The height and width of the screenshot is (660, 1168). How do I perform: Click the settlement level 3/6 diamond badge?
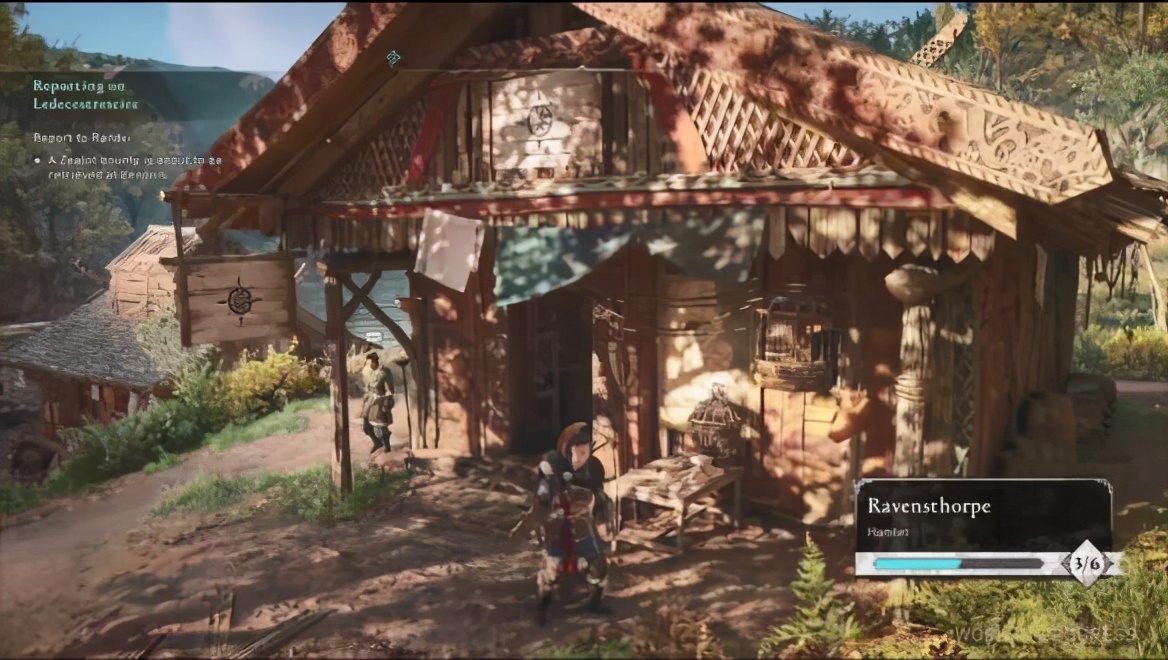pyautogui.click(x=1086, y=563)
